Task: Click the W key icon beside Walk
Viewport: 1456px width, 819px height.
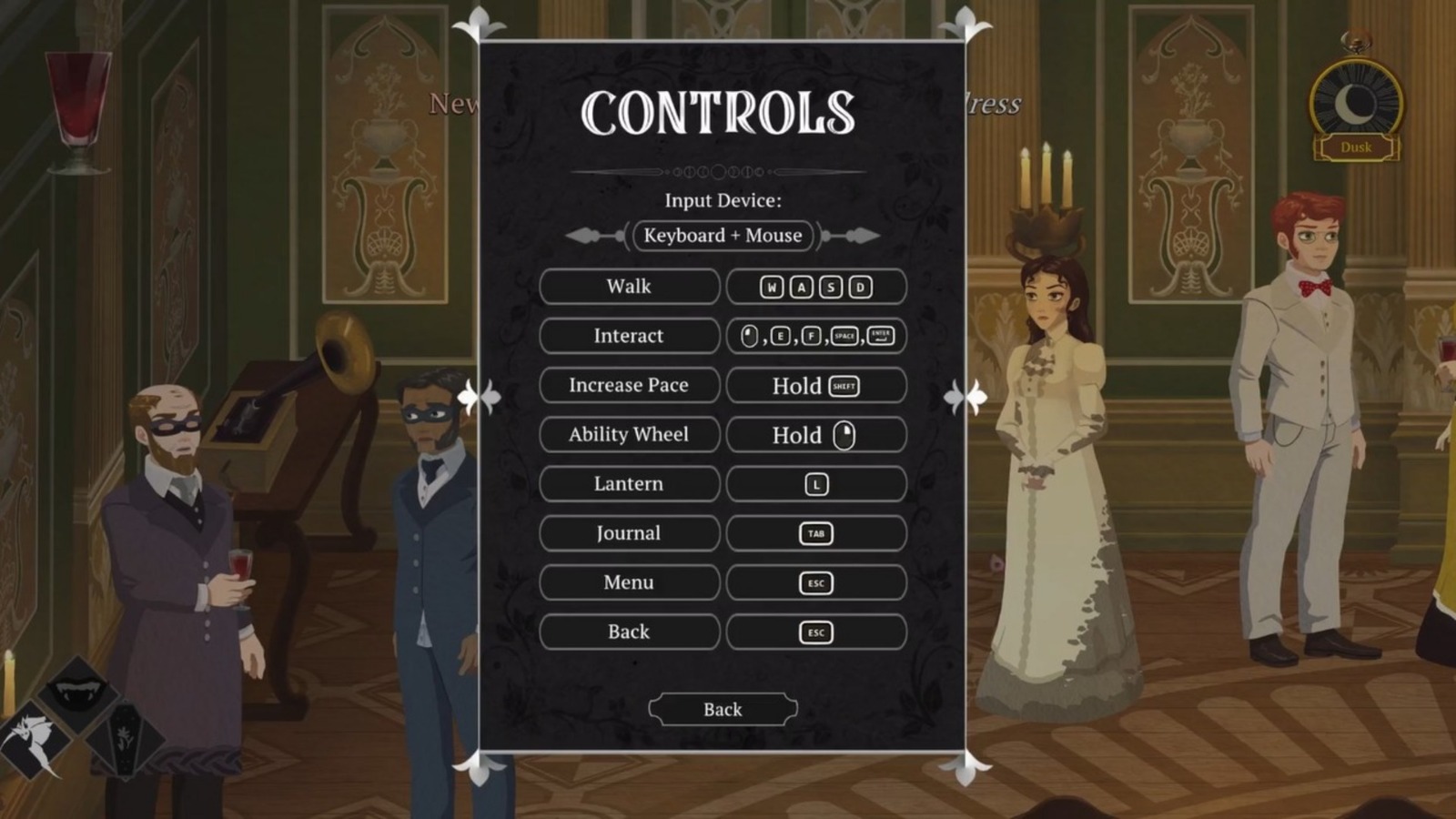Action: pos(772,286)
